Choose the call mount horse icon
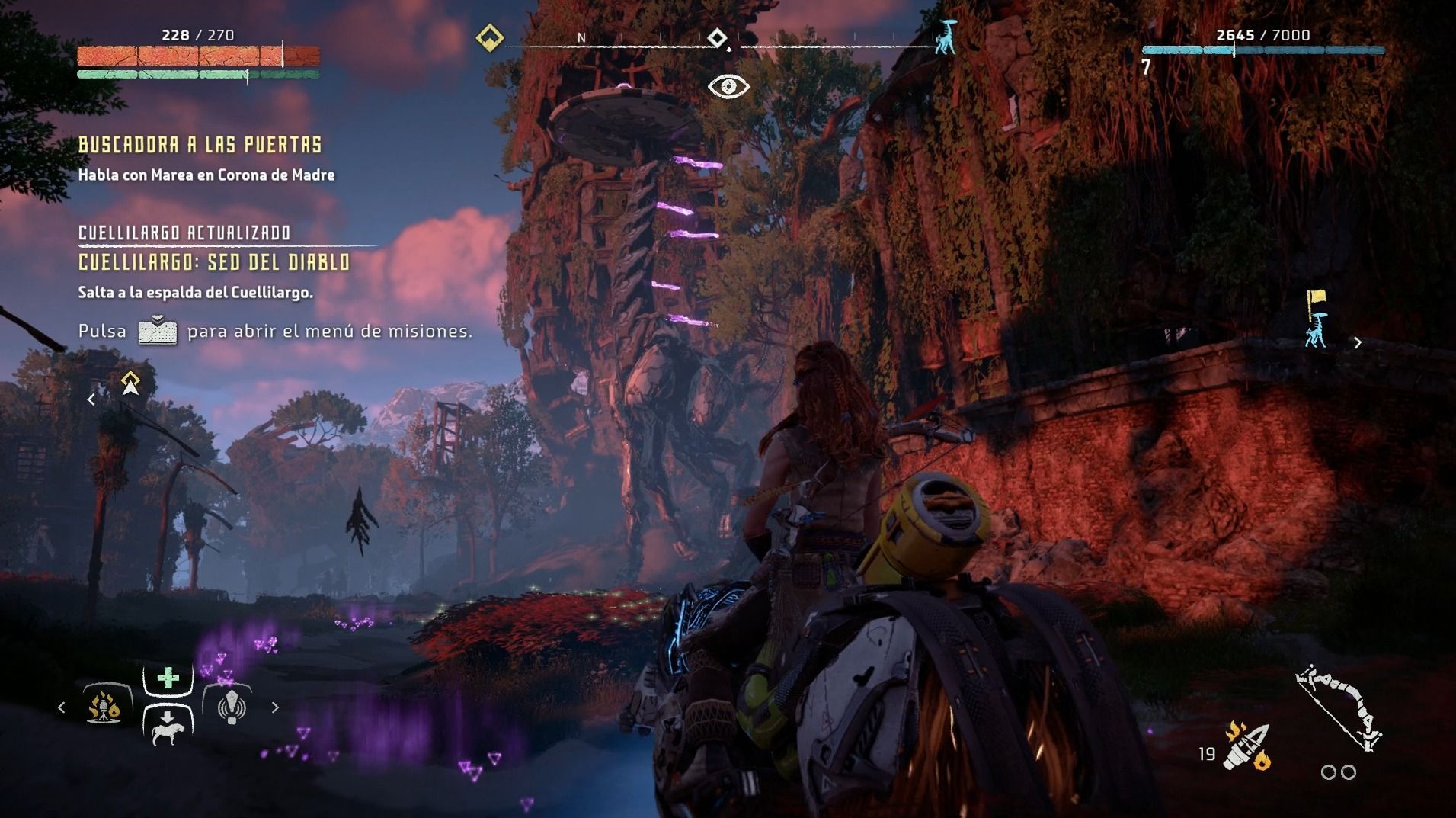1456x818 pixels. (x=168, y=728)
